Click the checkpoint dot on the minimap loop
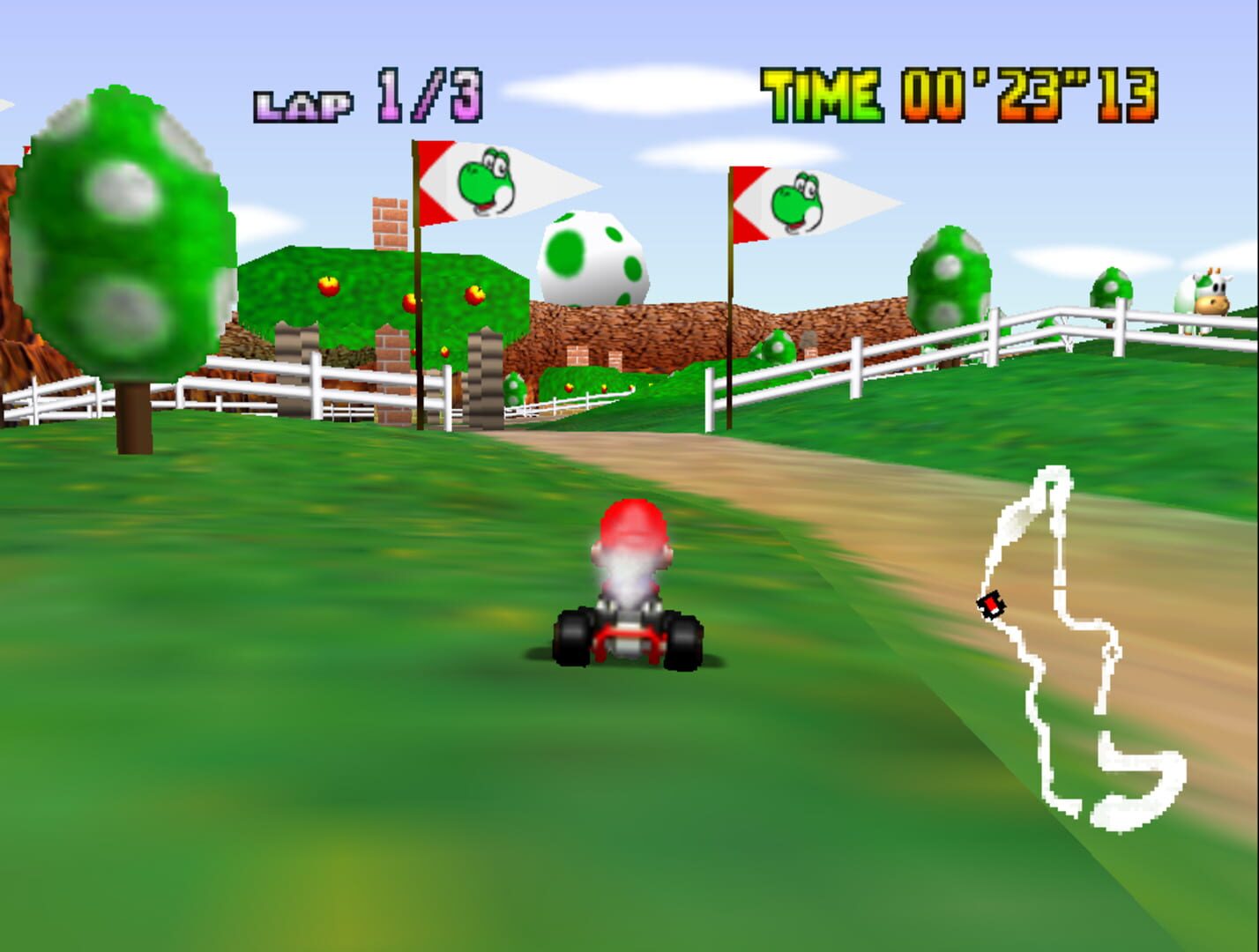This screenshot has height=952, width=1259. pyautogui.click(x=1113, y=652)
